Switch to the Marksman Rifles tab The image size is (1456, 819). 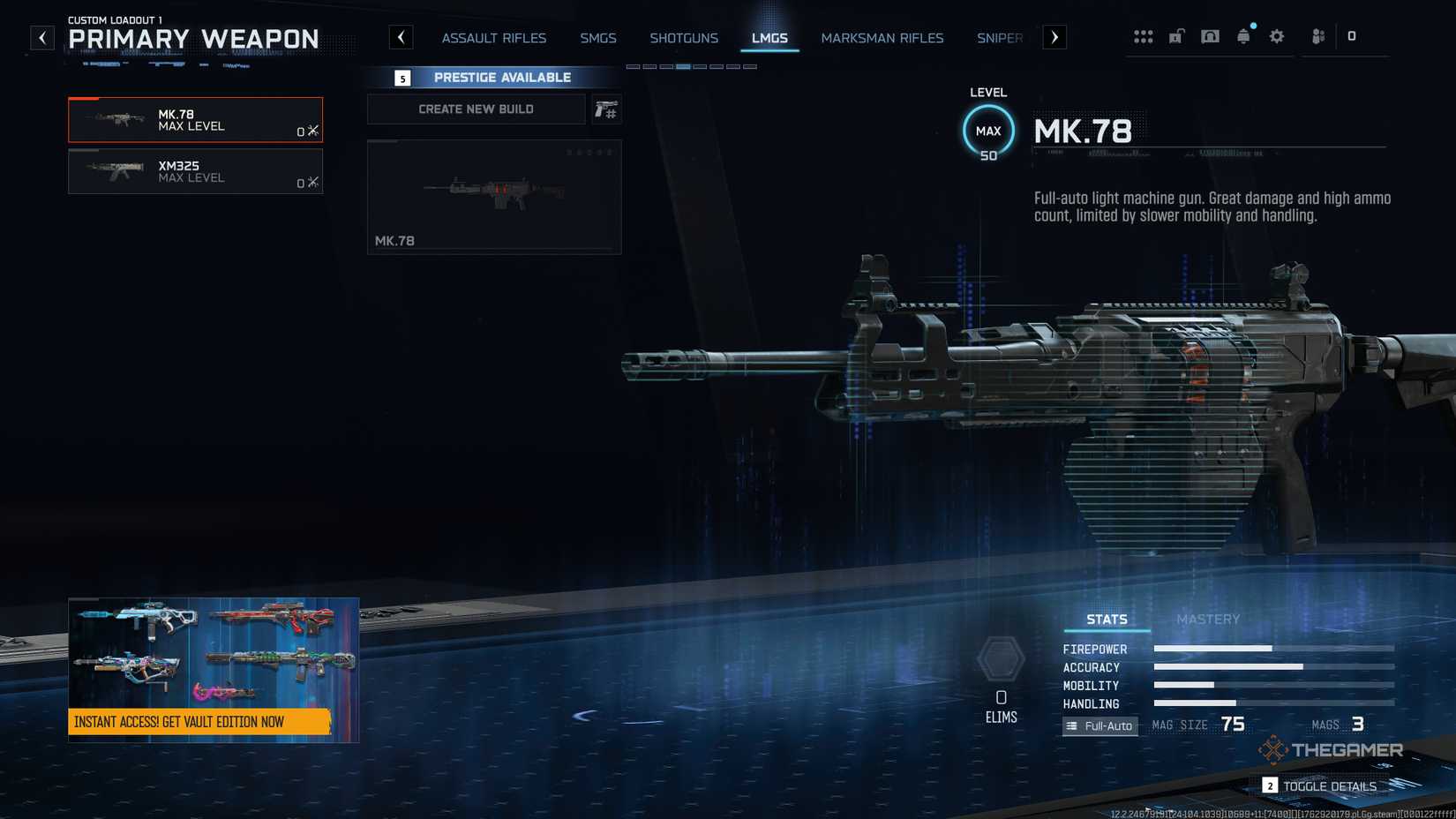[x=882, y=38]
